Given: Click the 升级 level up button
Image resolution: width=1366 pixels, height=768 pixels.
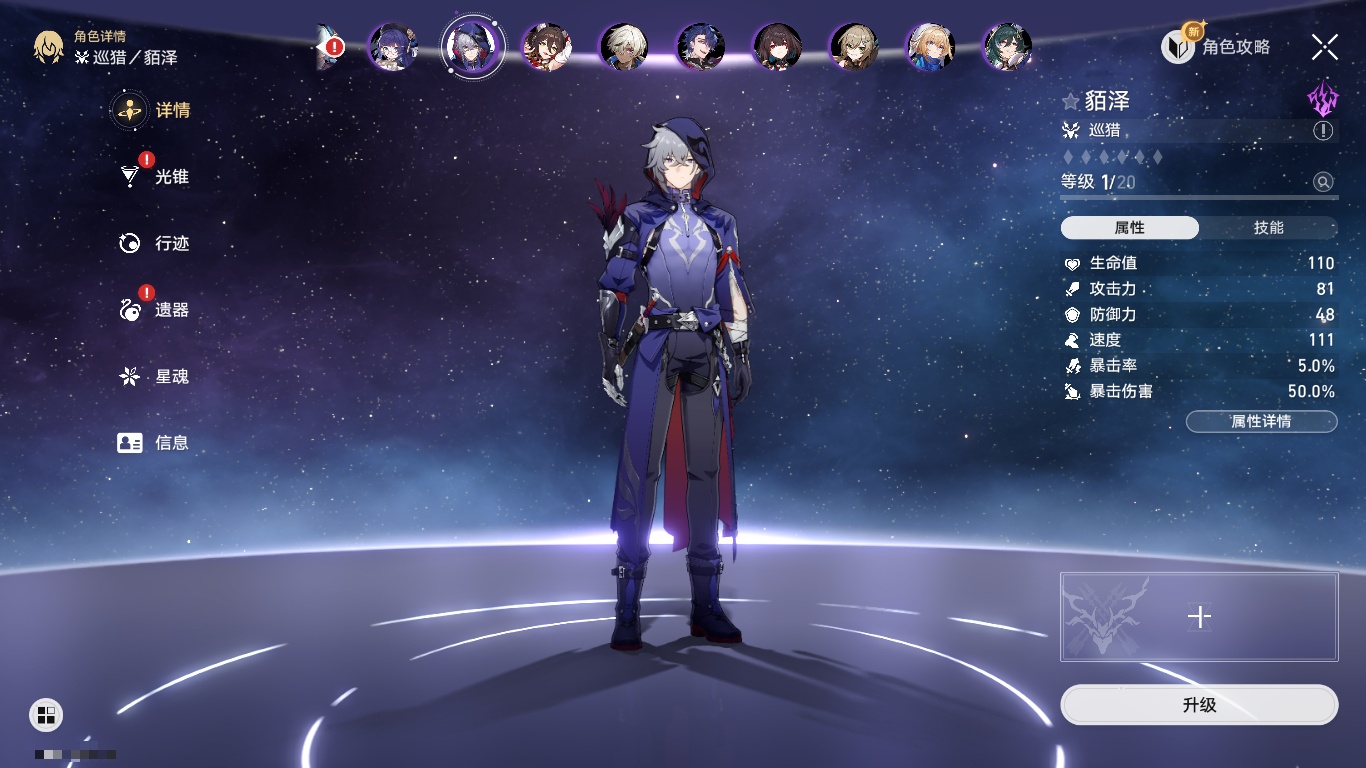Looking at the screenshot, I should [1199, 705].
